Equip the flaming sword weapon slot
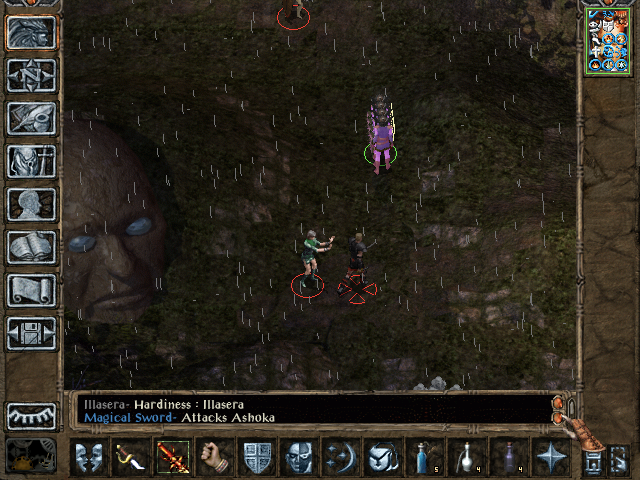 coord(174,458)
